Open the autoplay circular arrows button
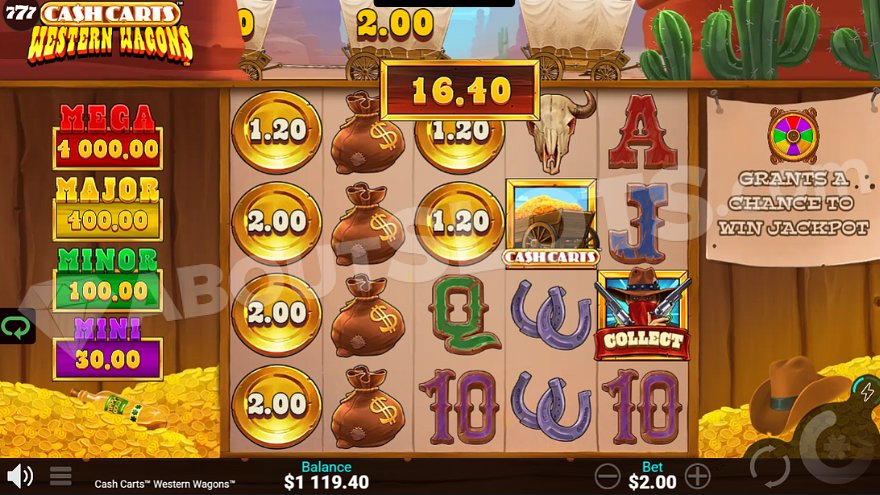 [770, 467]
